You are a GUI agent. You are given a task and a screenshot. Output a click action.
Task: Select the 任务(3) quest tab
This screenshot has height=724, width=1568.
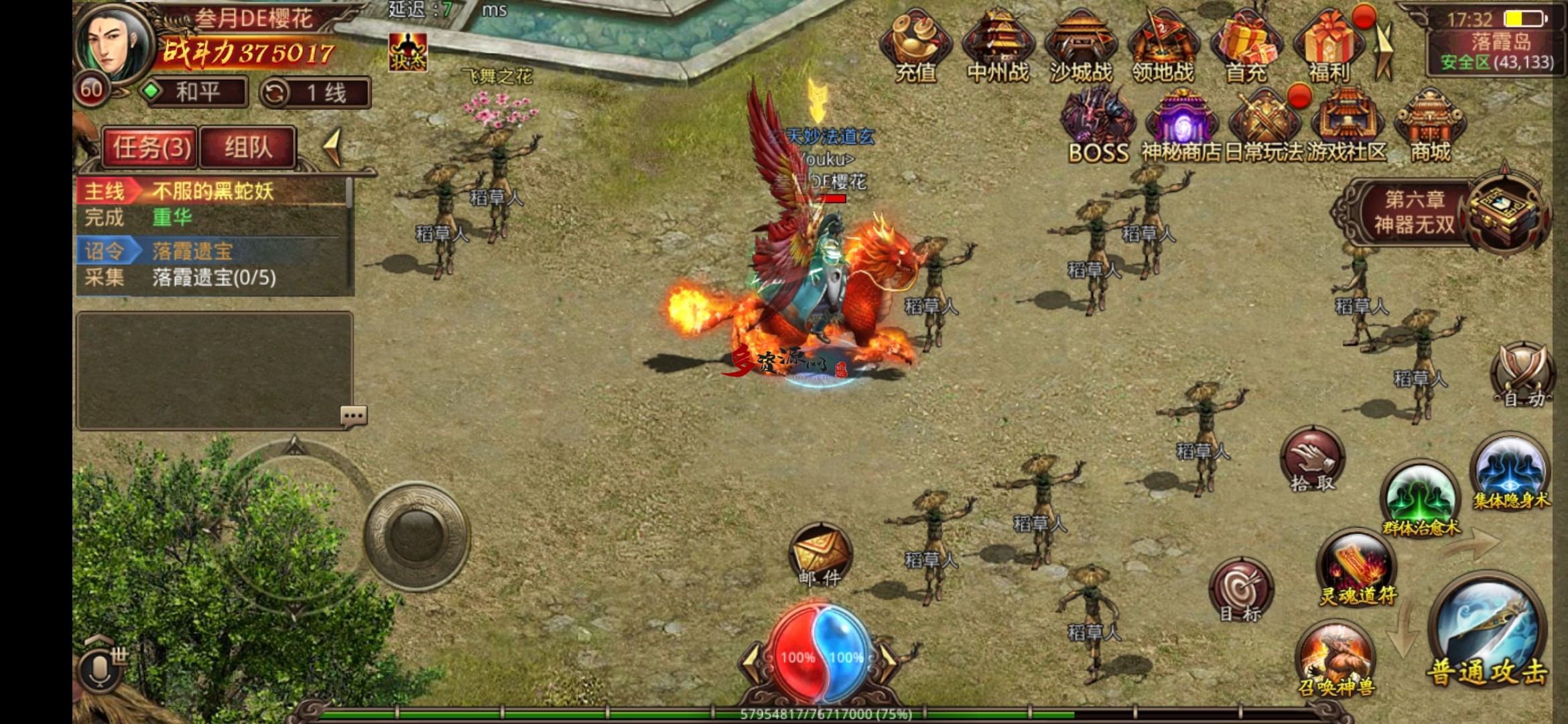(151, 147)
